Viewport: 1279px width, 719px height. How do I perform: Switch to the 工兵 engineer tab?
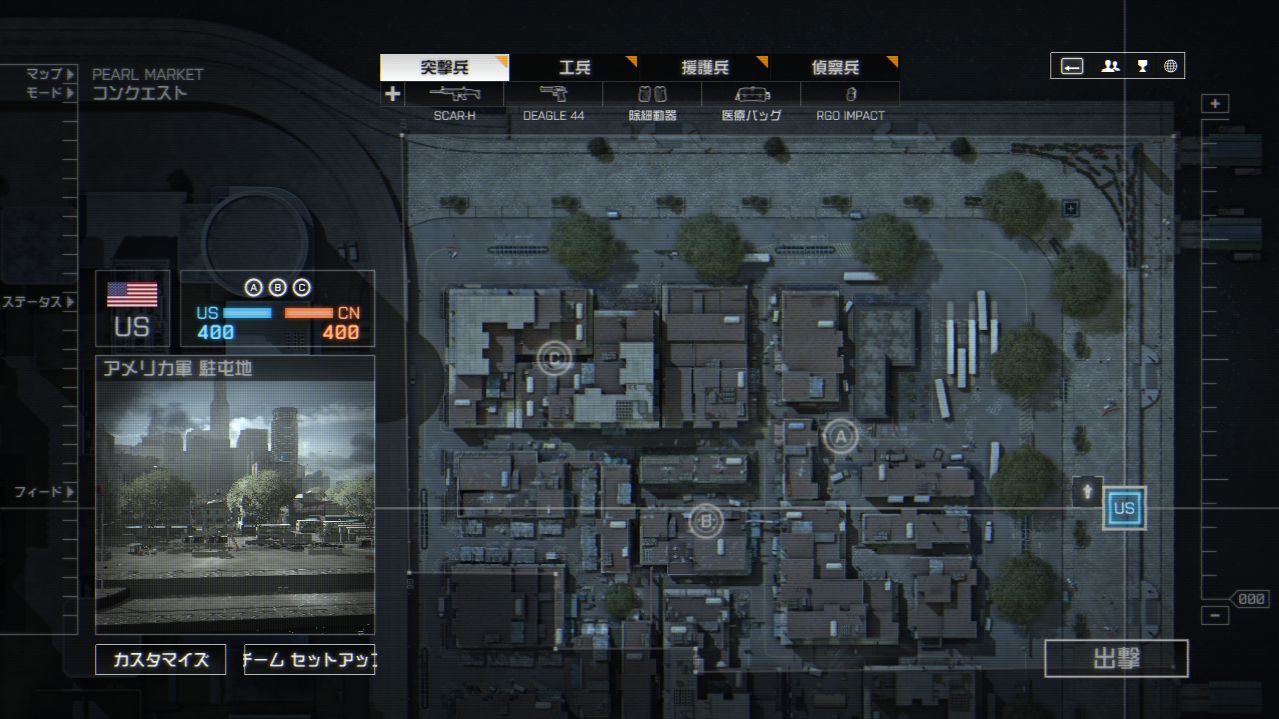pyautogui.click(x=574, y=68)
